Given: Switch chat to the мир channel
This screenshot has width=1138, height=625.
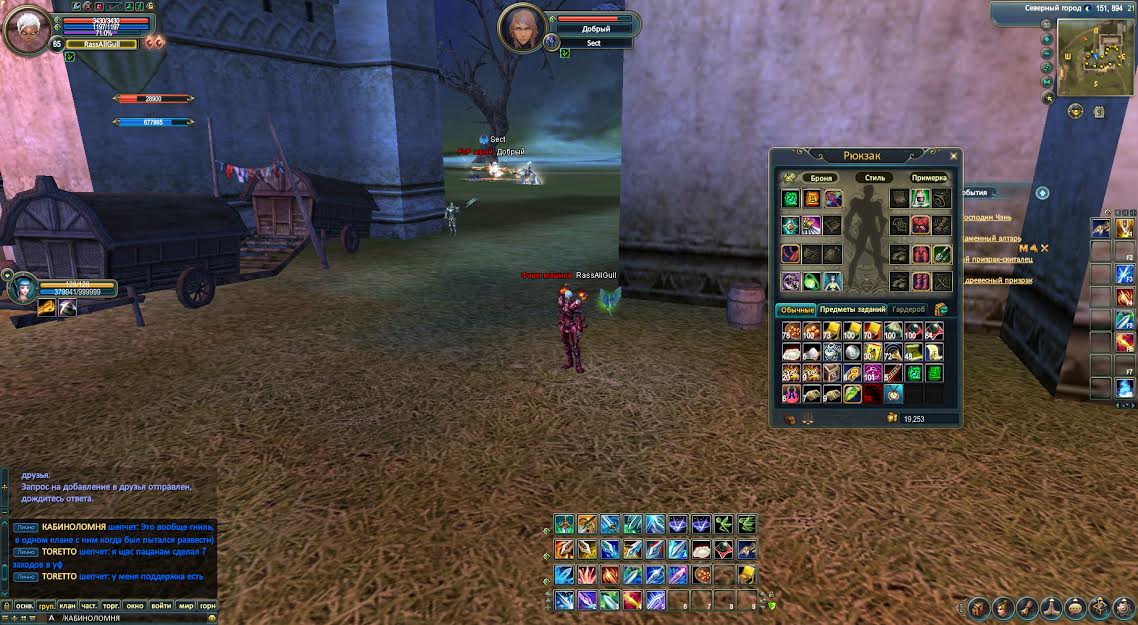Looking at the screenshot, I should point(186,606).
